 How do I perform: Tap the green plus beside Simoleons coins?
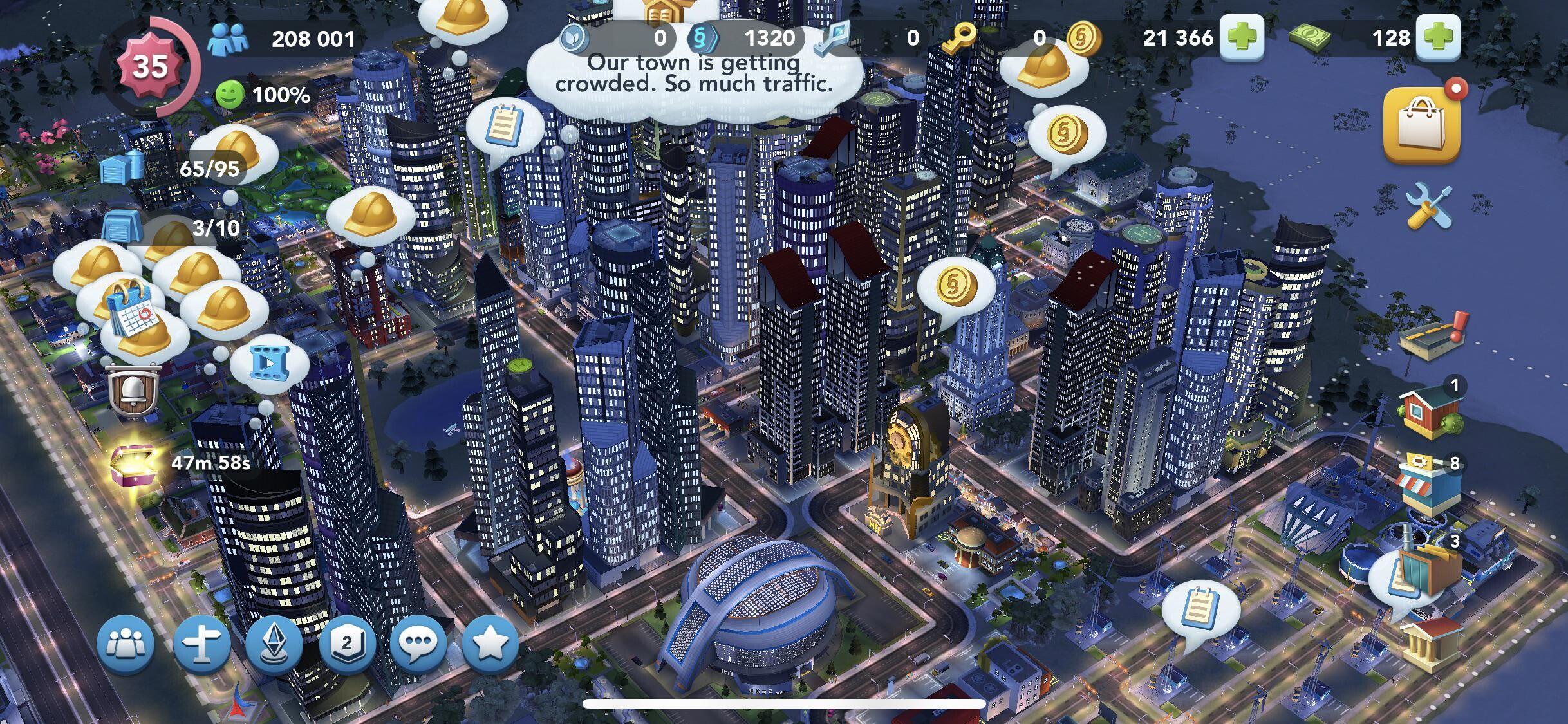(x=1241, y=38)
